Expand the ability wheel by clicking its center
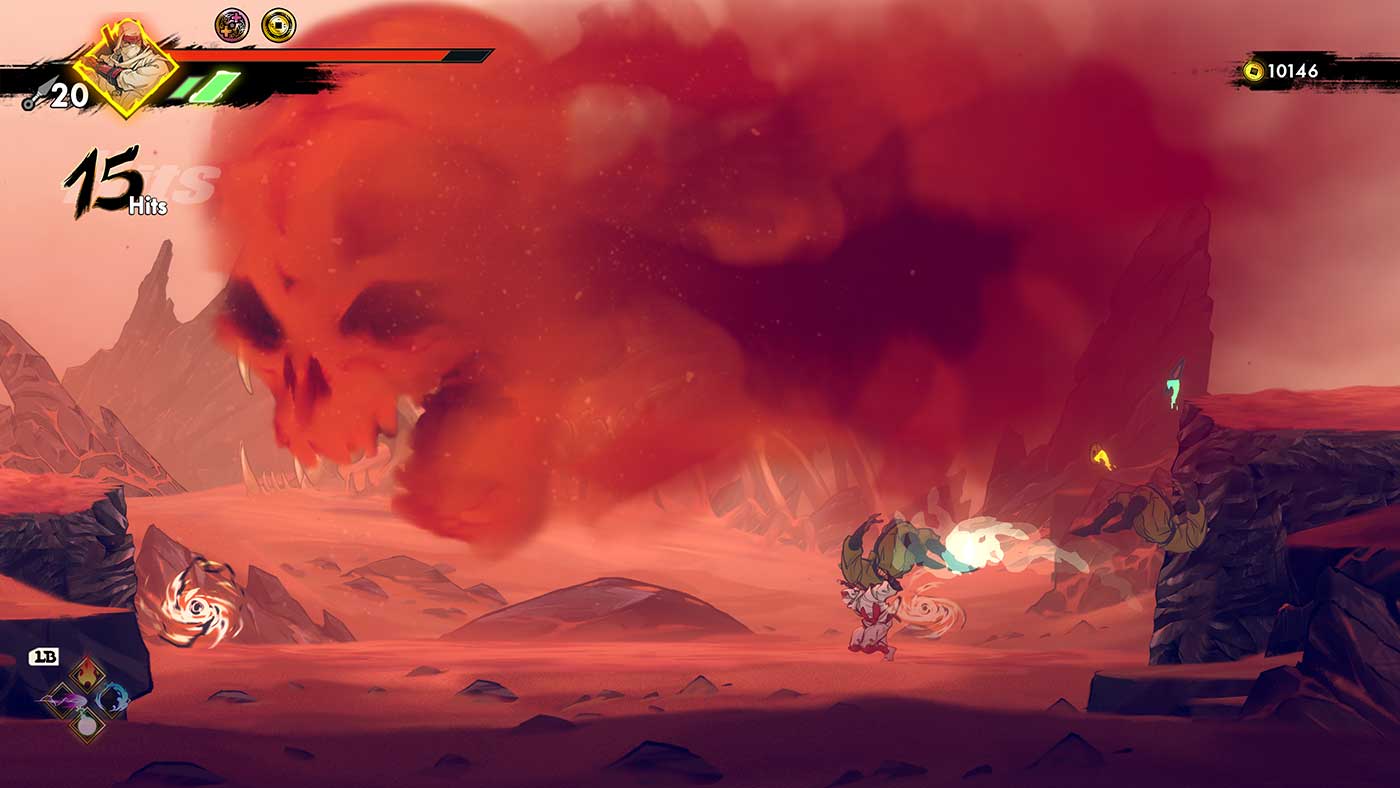Image resolution: width=1400 pixels, height=788 pixels. pyautogui.click(x=88, y=697)
